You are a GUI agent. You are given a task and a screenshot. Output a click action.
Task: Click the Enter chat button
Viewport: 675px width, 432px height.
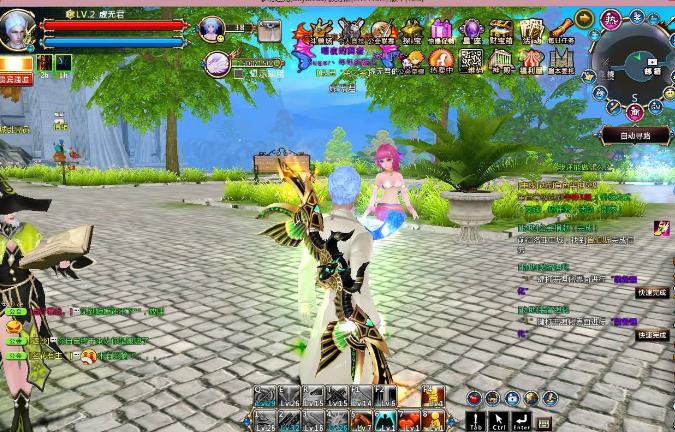click(523, 421)
